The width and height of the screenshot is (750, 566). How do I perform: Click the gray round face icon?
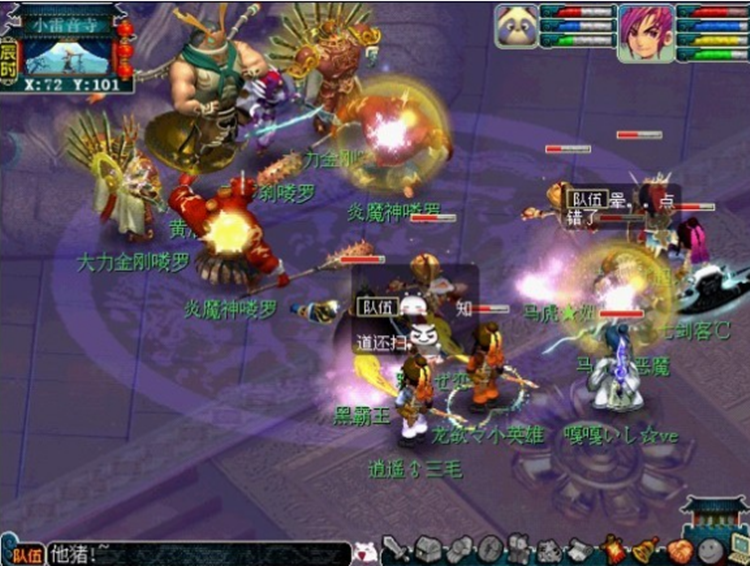tap(709, 550)
